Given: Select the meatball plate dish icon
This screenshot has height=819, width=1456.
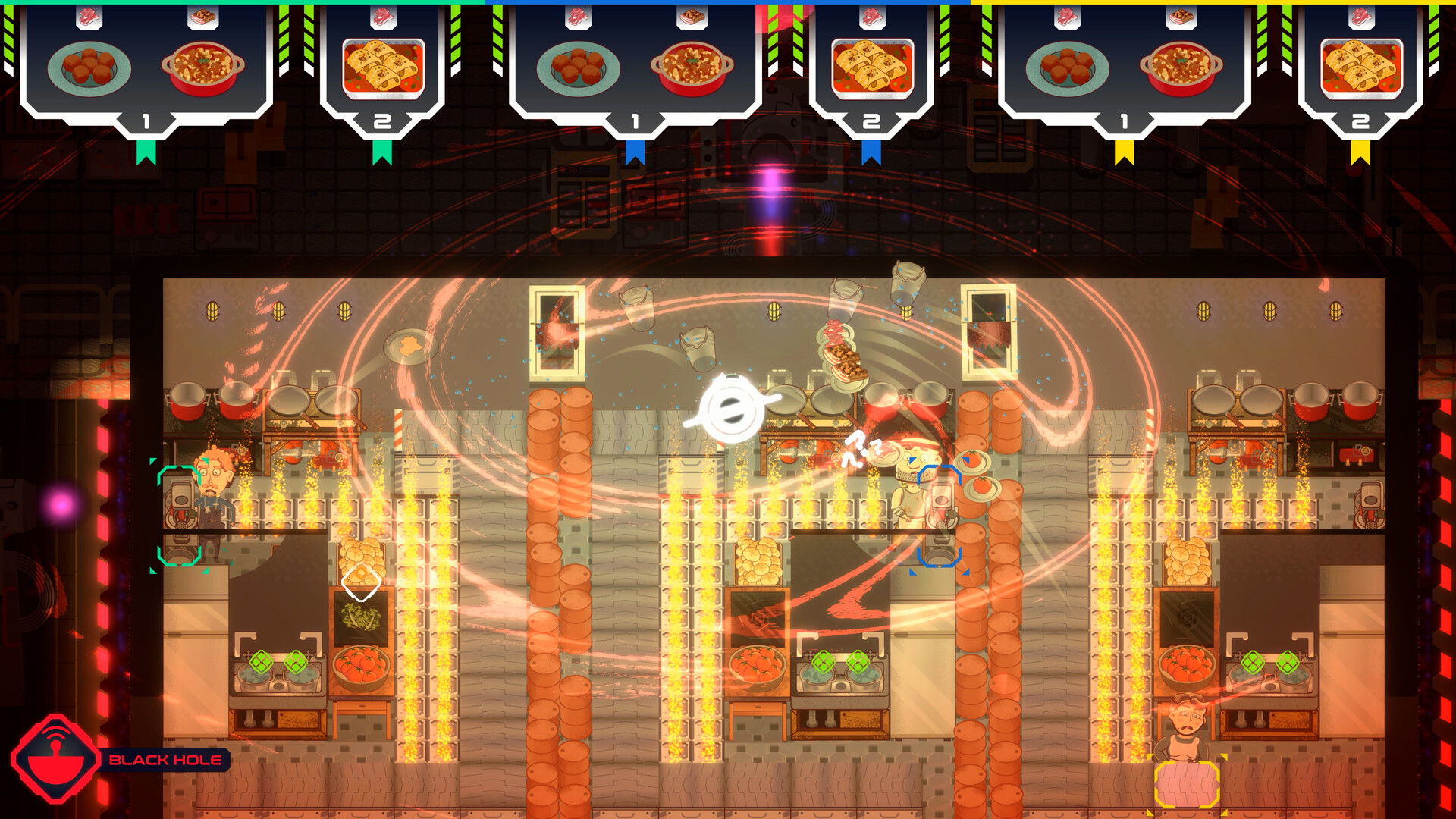Looking at the screenshot, I should coord(89,68).
